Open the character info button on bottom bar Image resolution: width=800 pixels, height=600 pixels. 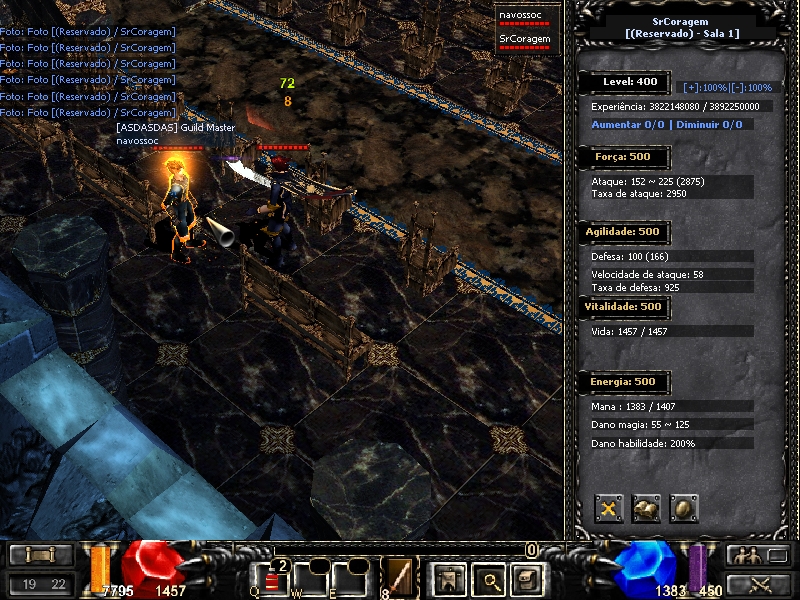447,579
